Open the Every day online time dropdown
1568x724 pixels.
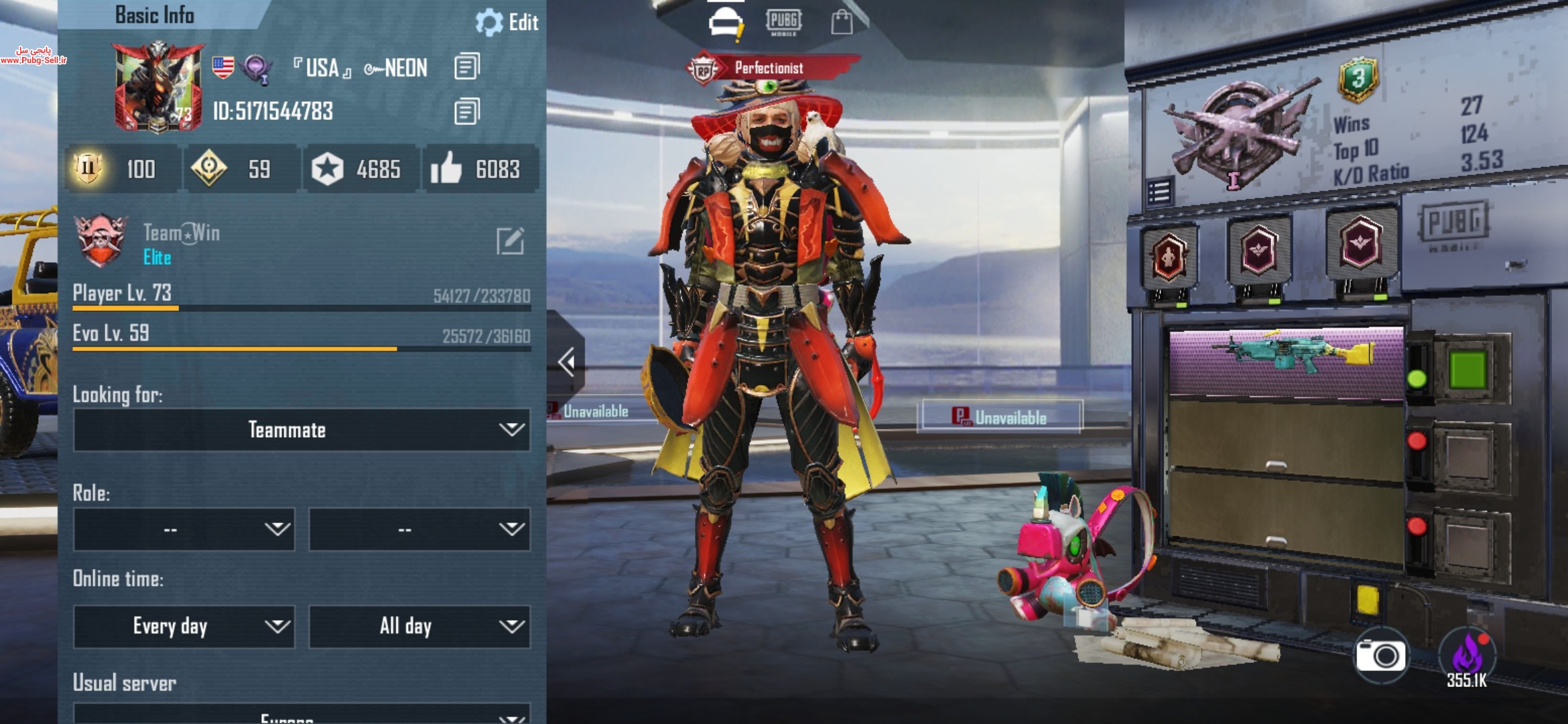pos(184,626)
